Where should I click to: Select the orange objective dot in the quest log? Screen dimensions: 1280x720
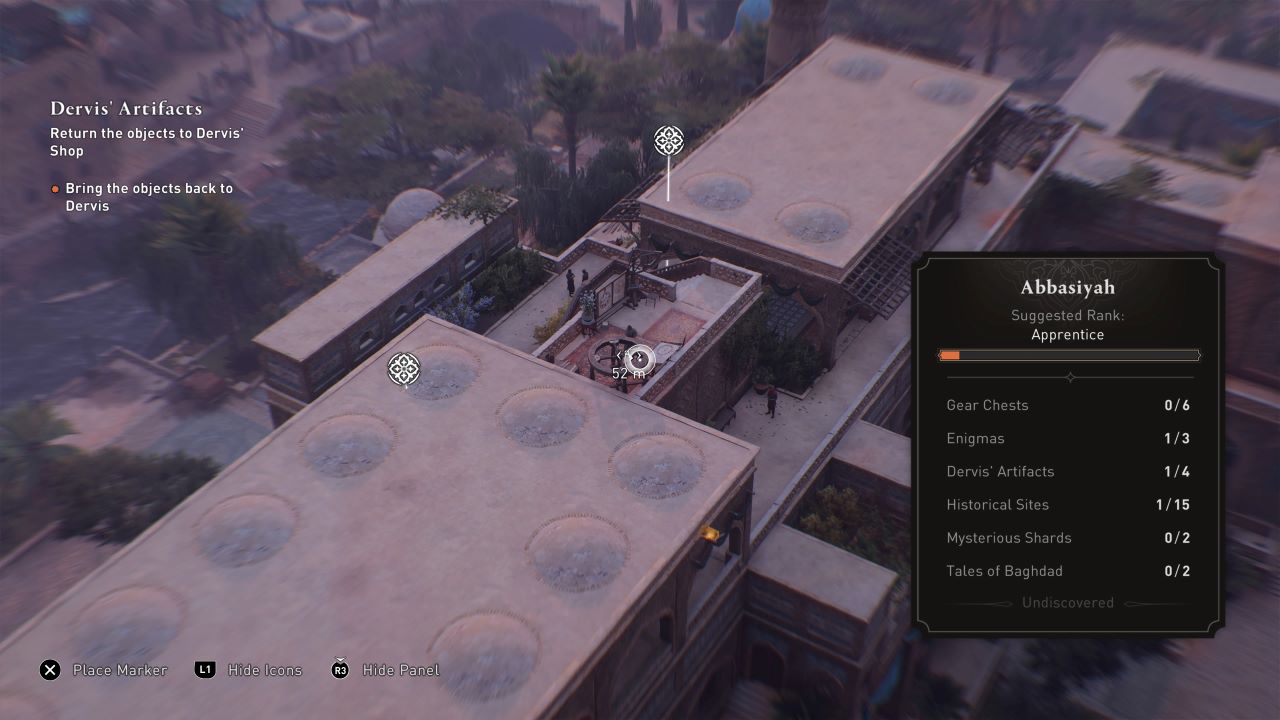click(54, 188)
